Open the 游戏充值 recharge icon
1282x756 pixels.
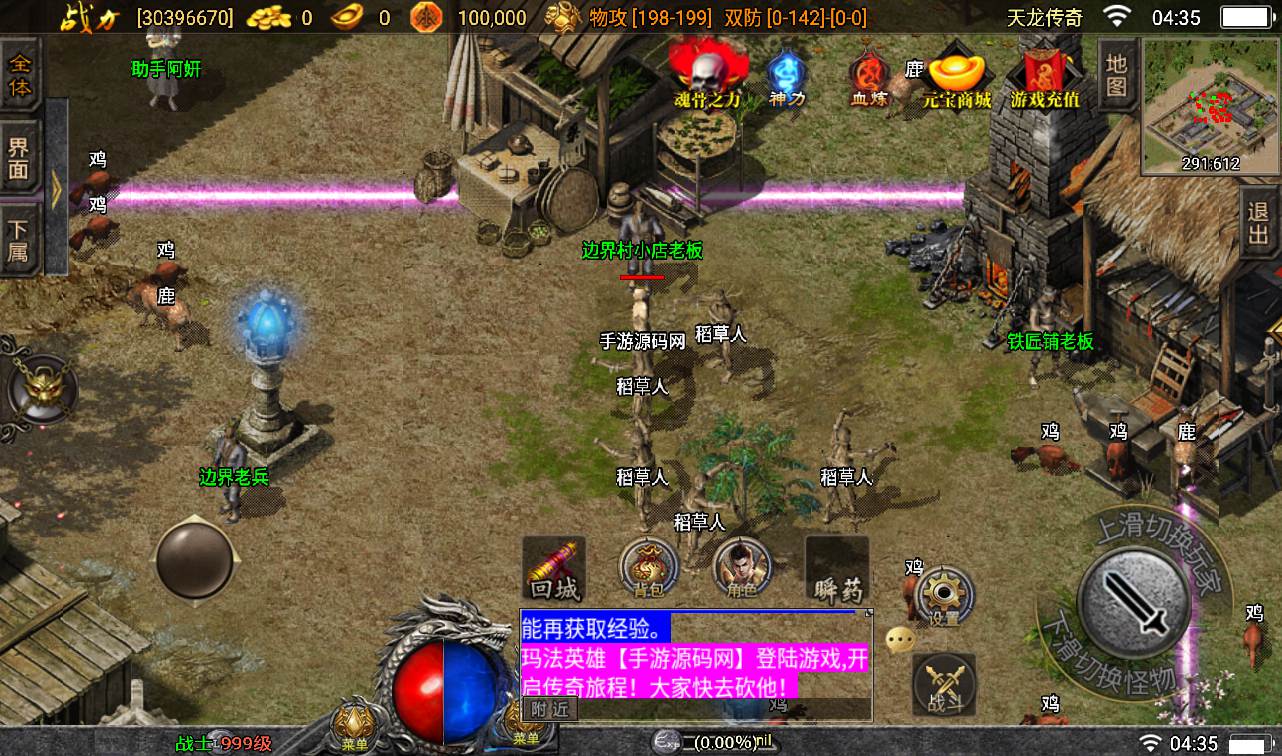1045,76
